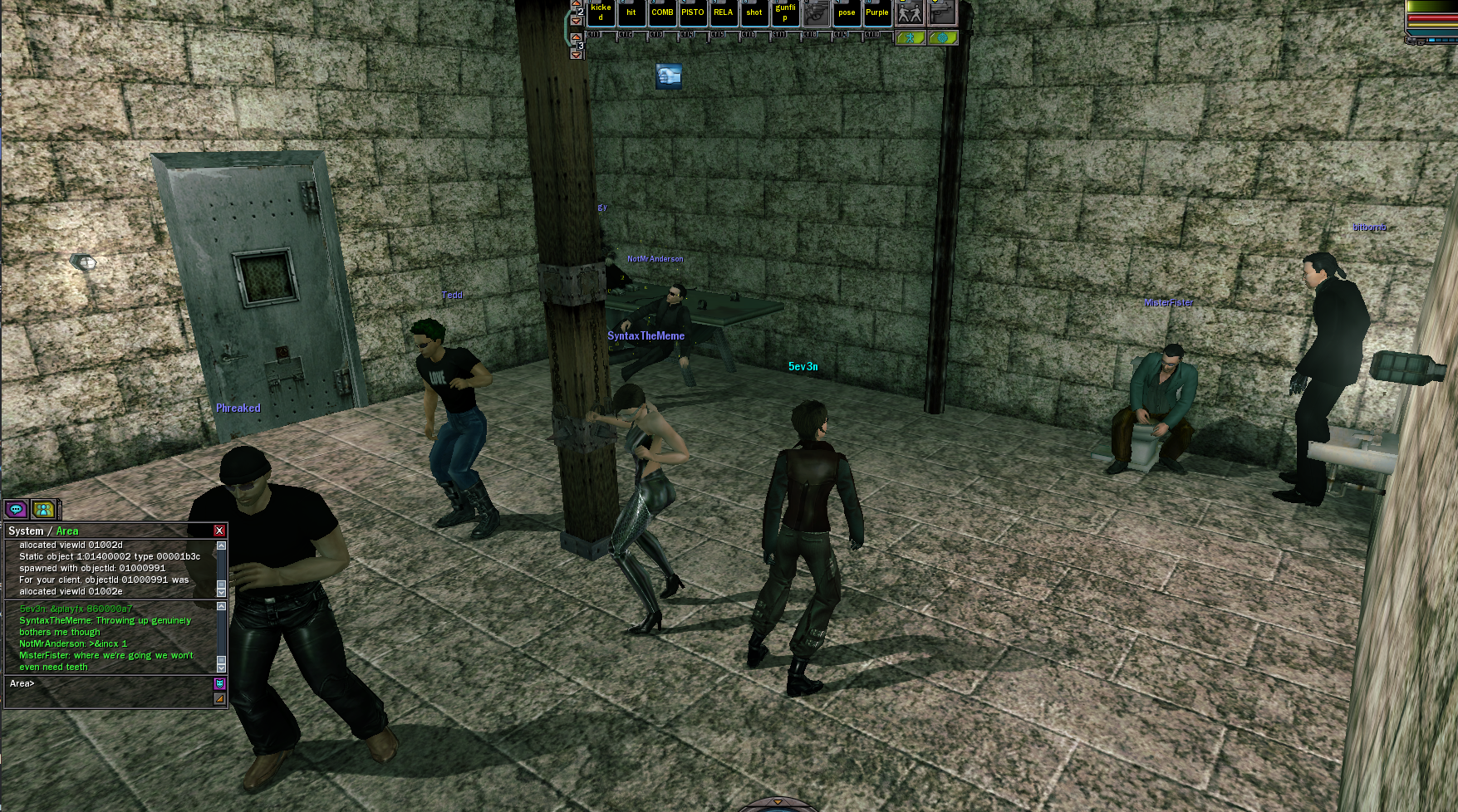This screenshot has height=812, width=1458.
Task: Trigger the "gunflip" hotbar macro
Action: click(785, 12)
